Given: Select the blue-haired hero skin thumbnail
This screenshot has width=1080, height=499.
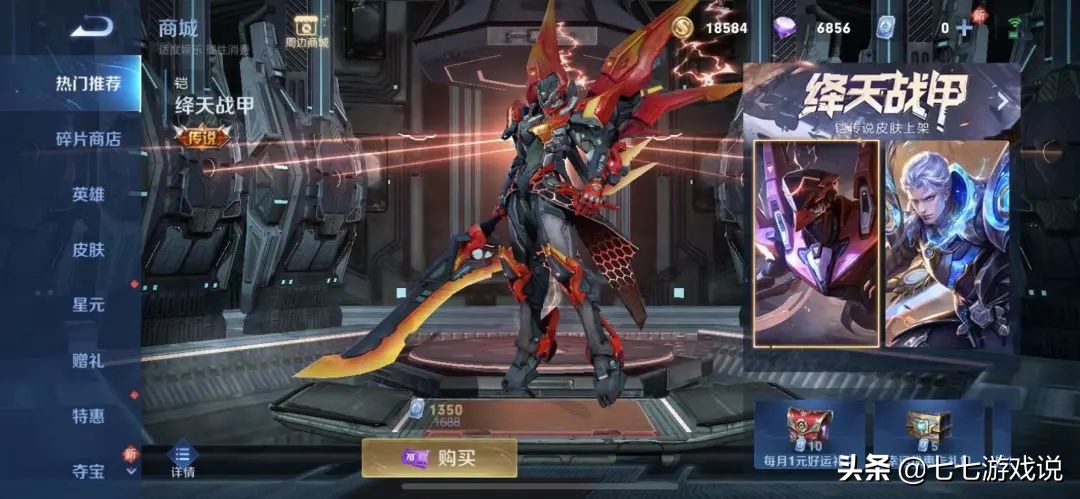Looking at the screenshot, I should pyautogui.click(x=946, y=243).
